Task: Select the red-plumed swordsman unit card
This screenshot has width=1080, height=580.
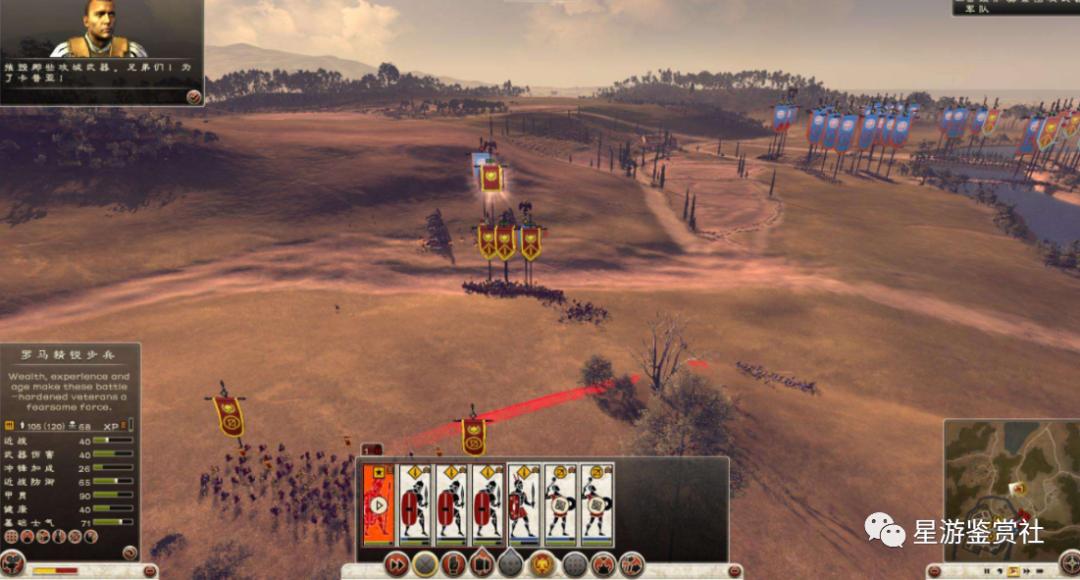Action: click(524, 503)
